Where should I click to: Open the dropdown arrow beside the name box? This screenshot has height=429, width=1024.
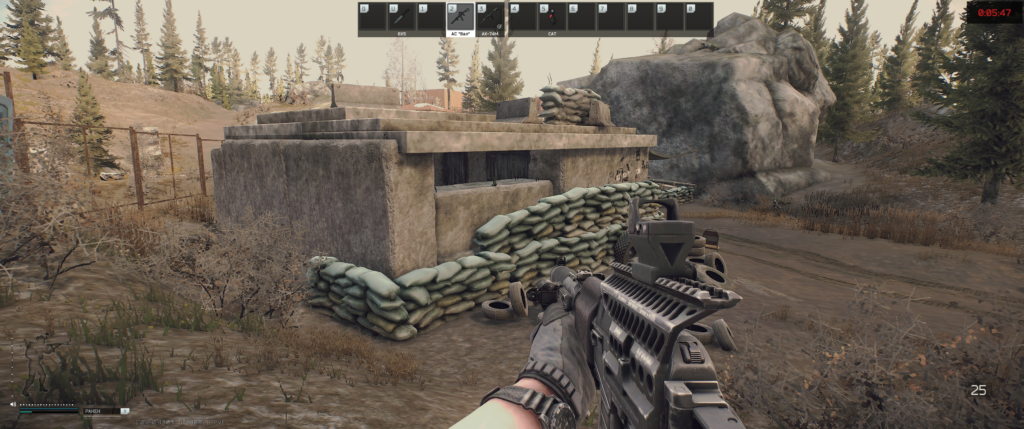[125, 411]
